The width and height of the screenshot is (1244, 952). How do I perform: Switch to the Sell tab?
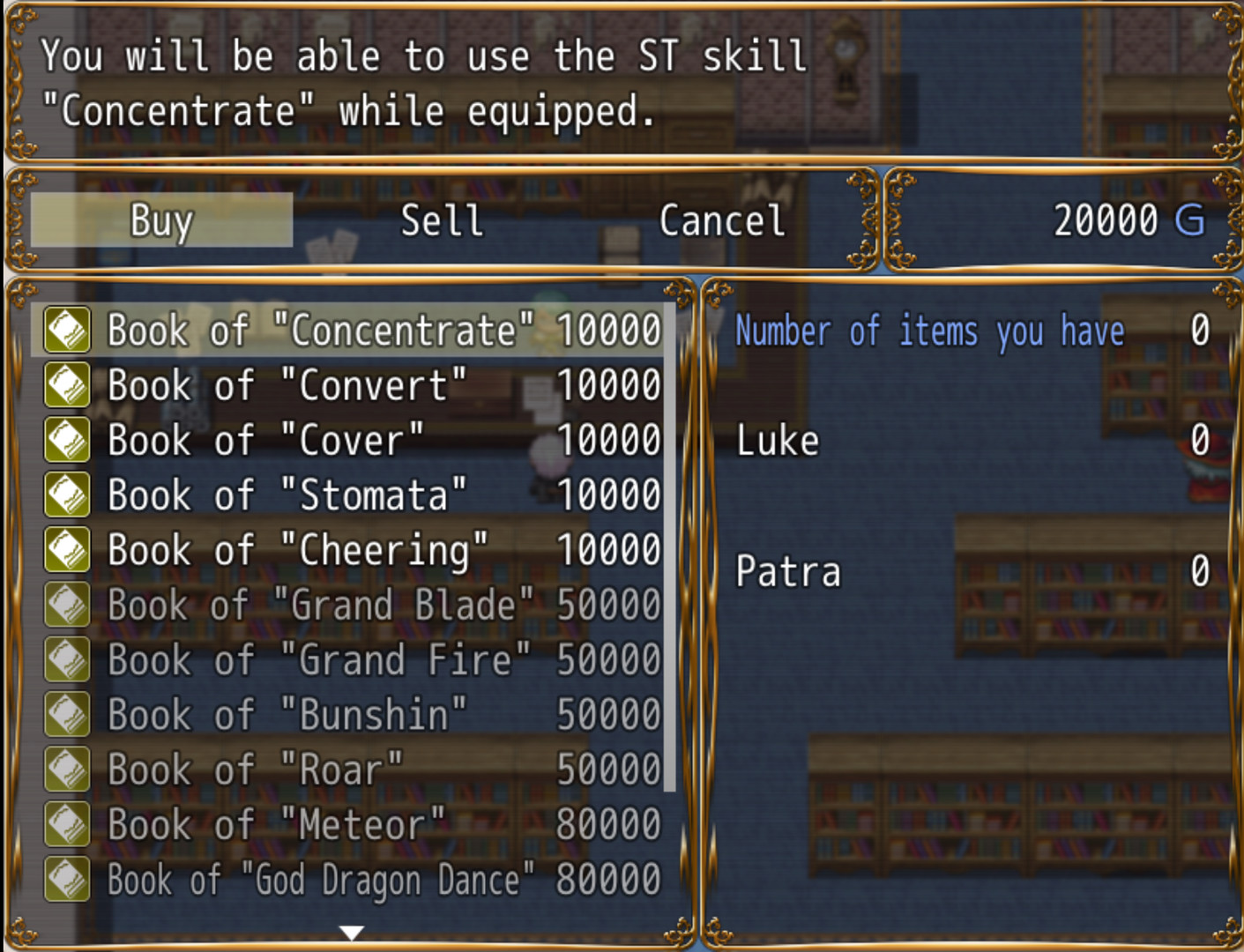[x=441, y=219]
